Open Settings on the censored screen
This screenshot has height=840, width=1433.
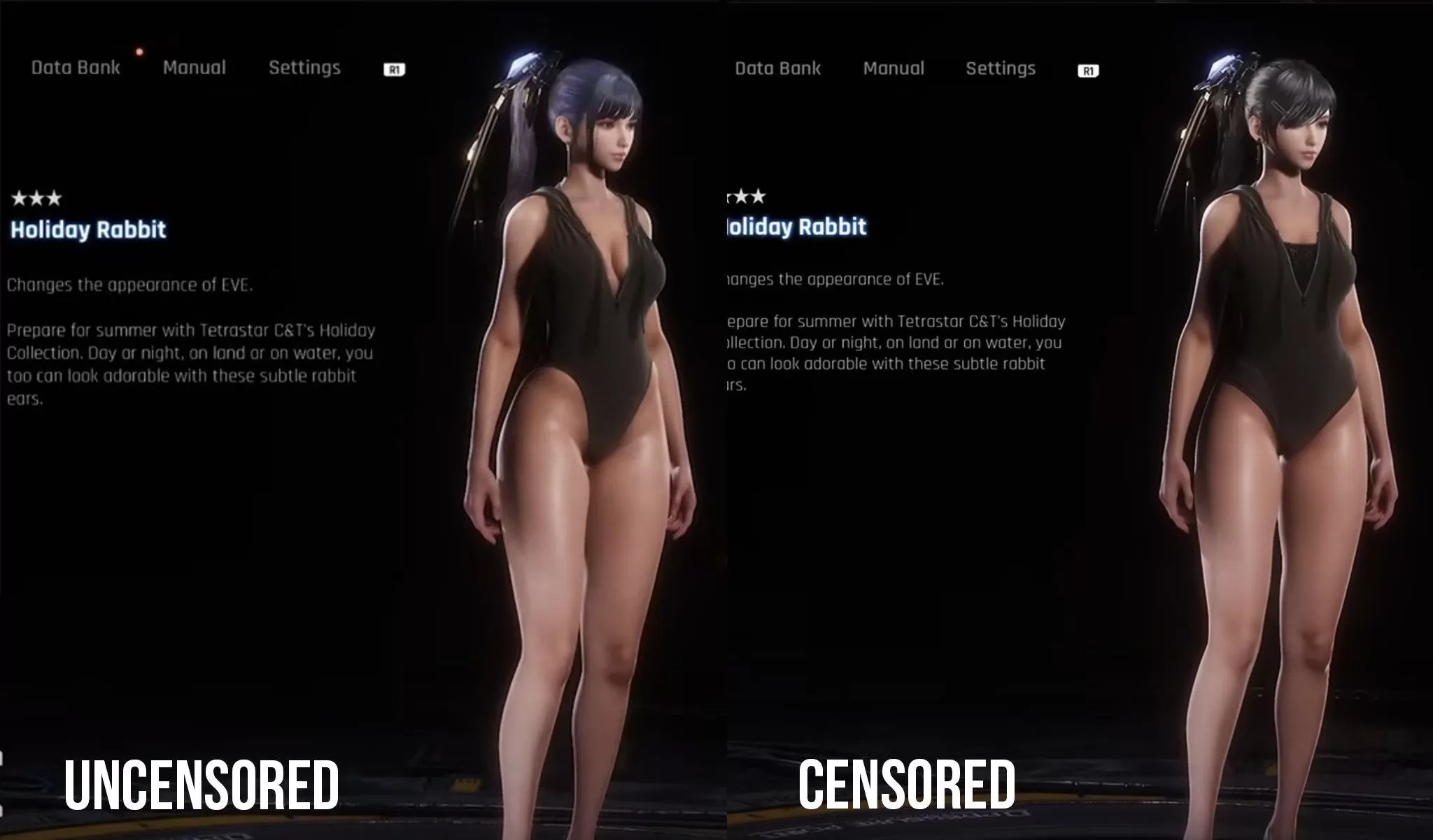[x=1001, y=69]
